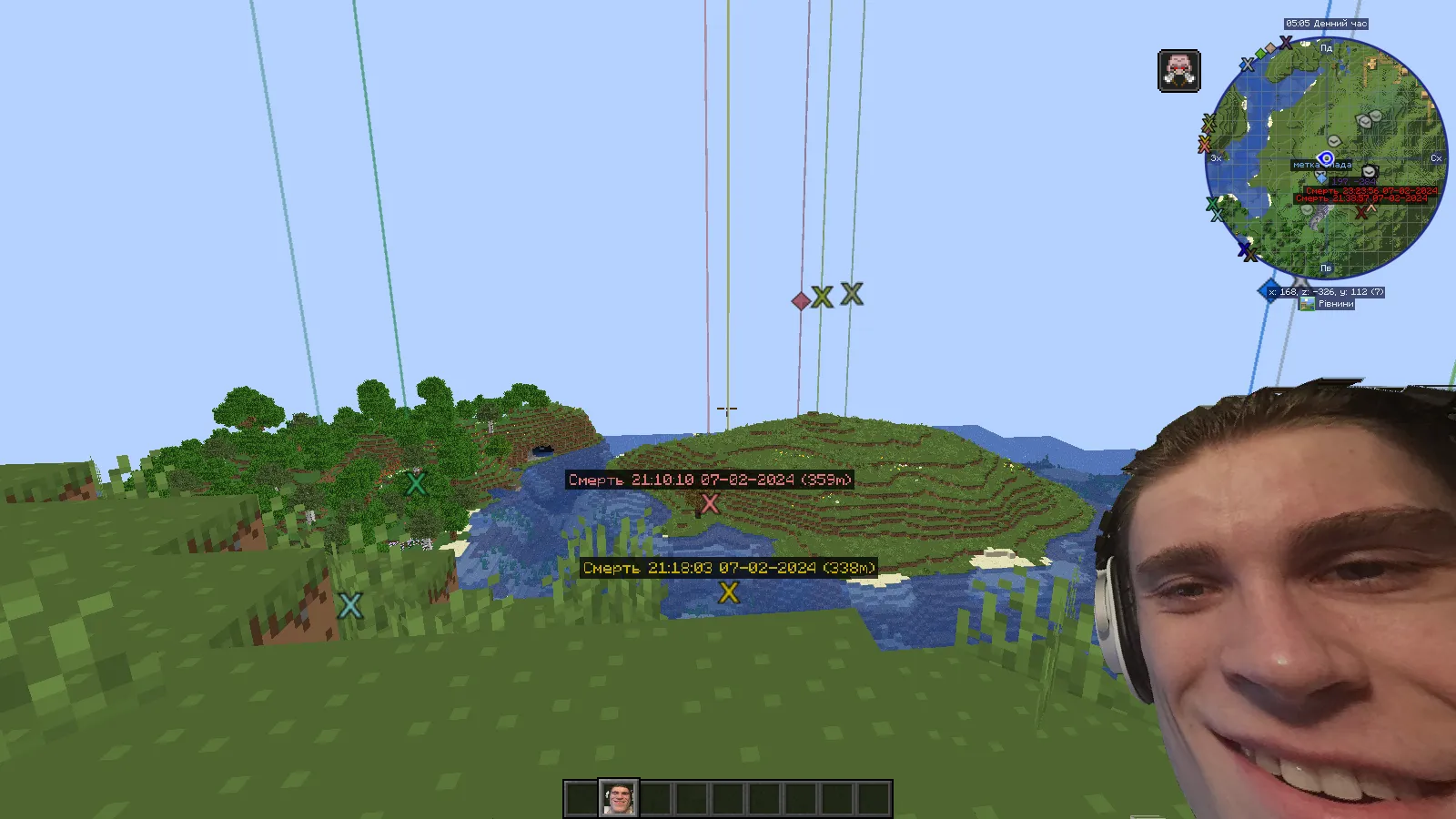Click the red Смерть 23:23:56 entry on minimap
The image size is (1456, 819).
tap(1371, 190)
